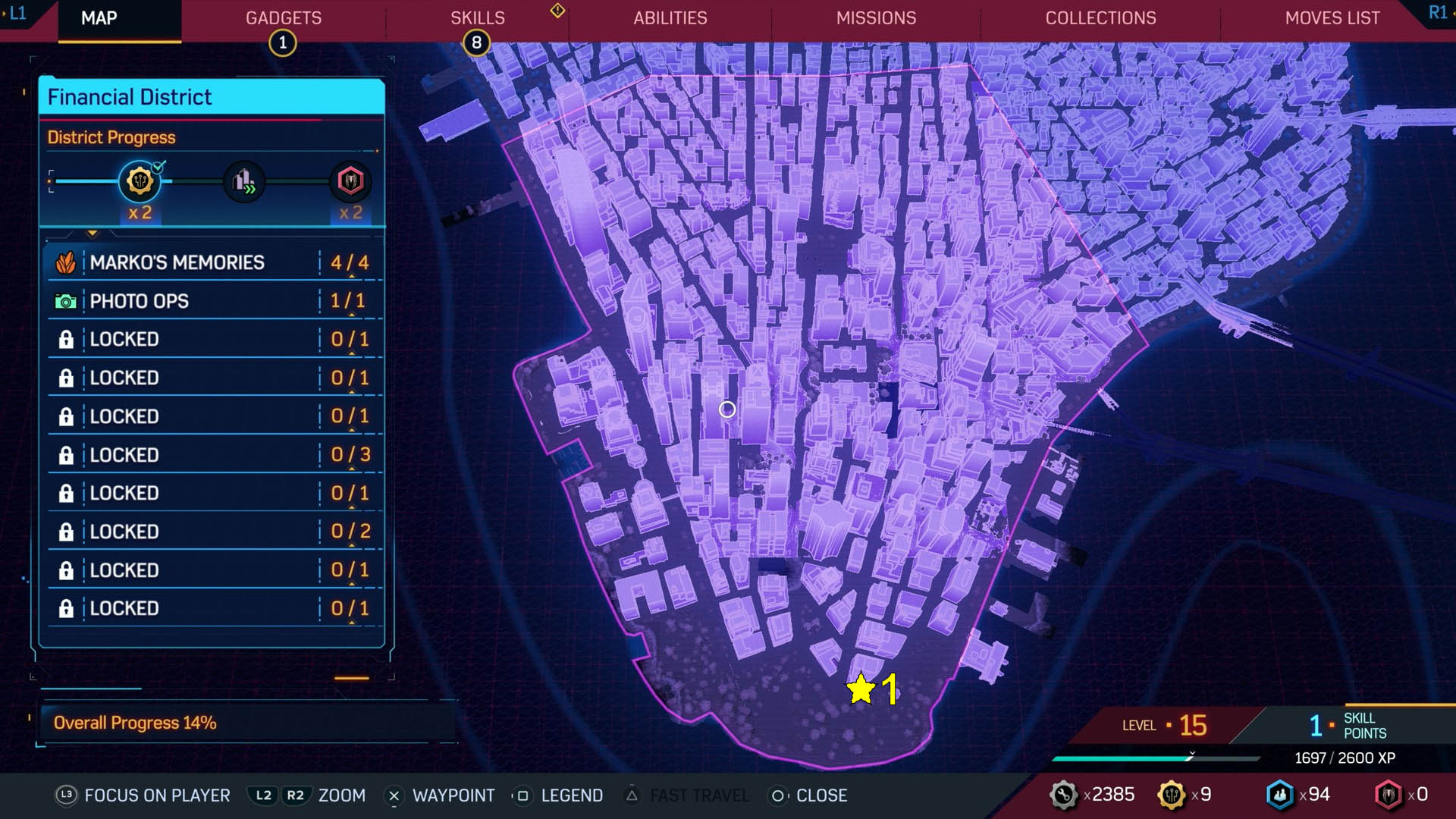Click the padlock icon on the first LOCKED entry
The image size is (1456, 819).
coord(67,339)
